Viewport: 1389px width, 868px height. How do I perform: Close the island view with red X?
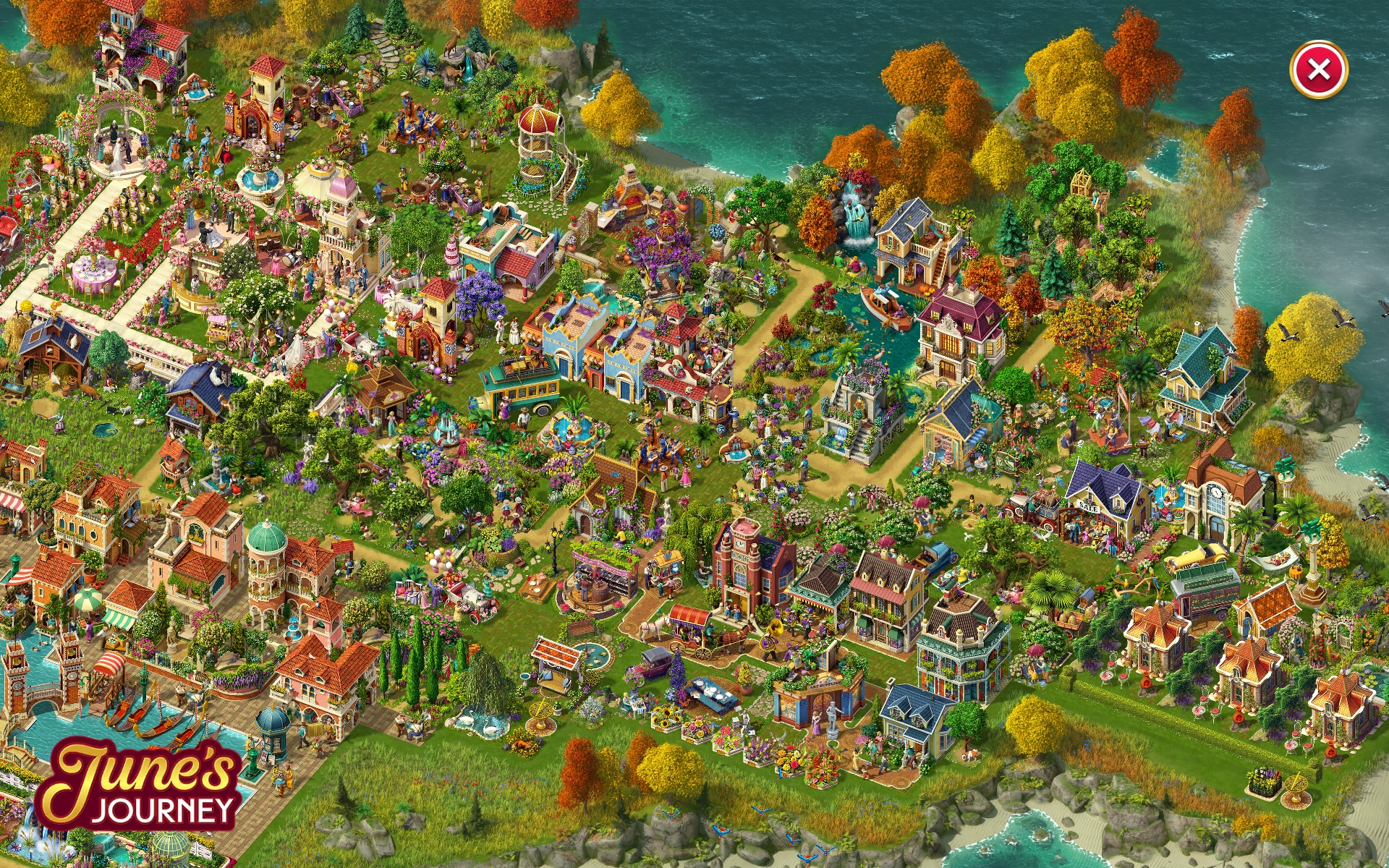[1318, 70]
